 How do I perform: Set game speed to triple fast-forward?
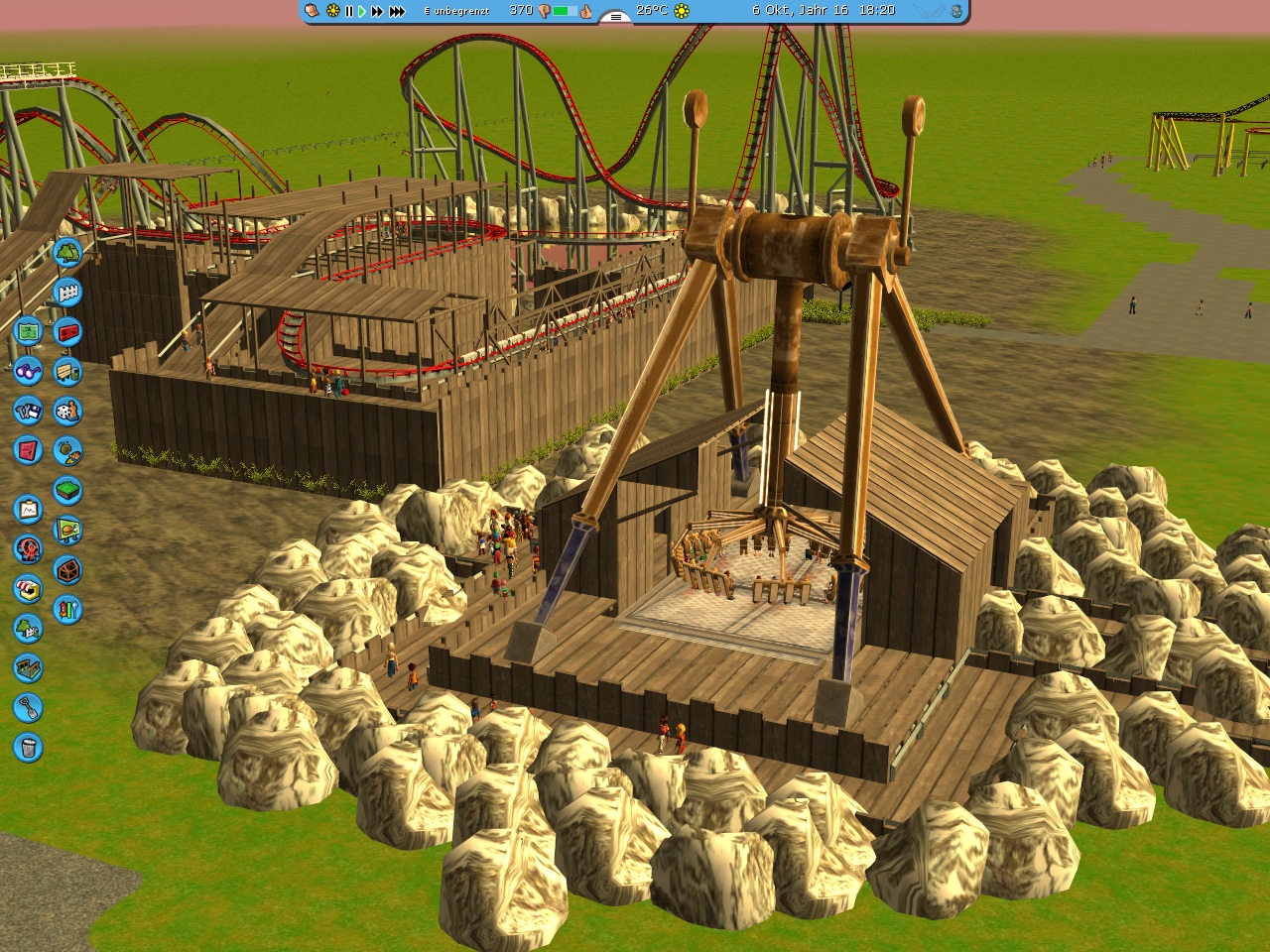point(397,11)
